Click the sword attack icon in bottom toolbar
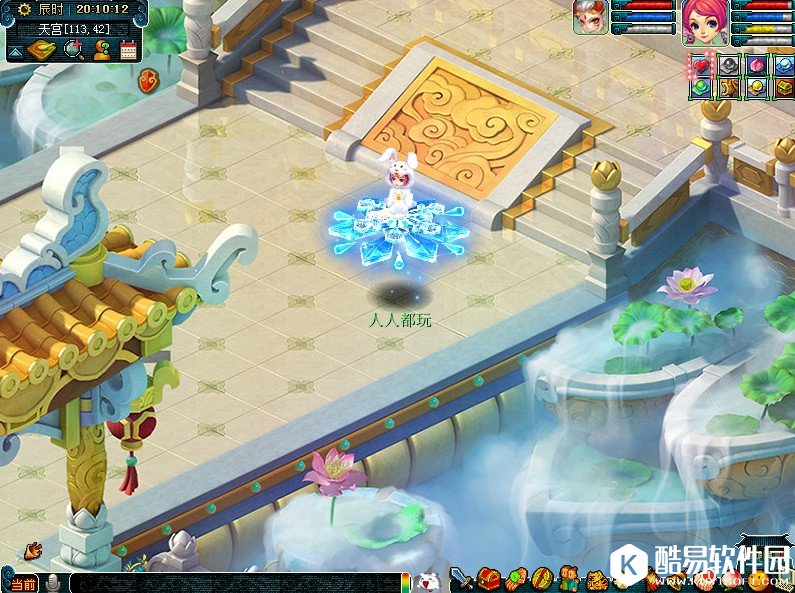This screenshot has height=593, width=795. pos(461,579)
